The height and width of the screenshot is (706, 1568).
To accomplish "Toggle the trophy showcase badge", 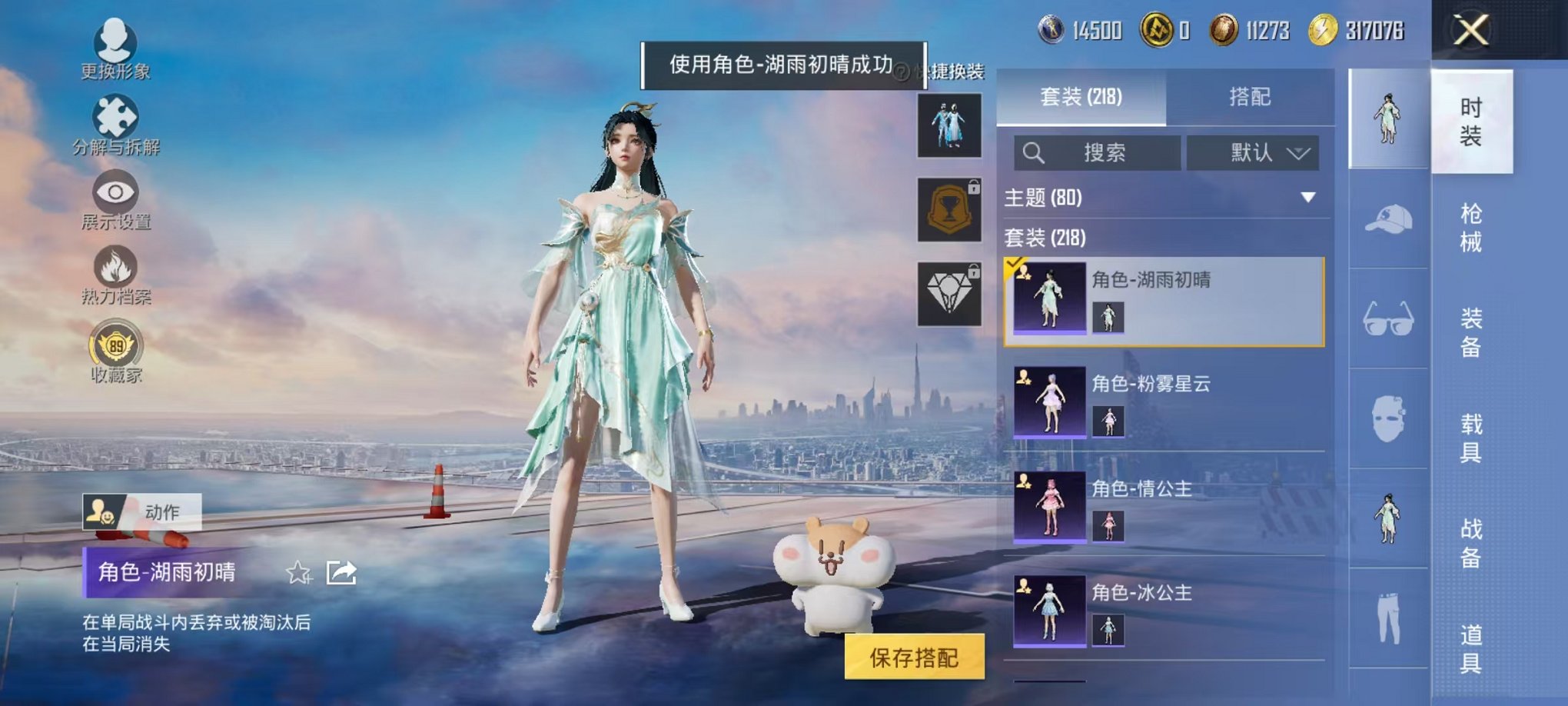I will tap(950, 209).
